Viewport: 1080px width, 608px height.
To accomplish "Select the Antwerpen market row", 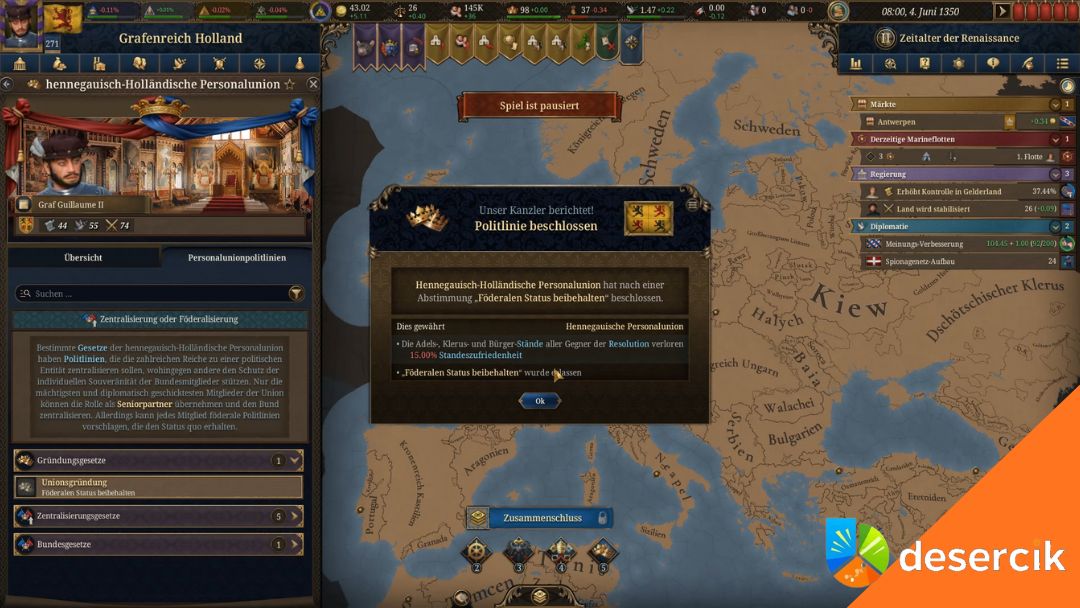I will click(940, 121).
